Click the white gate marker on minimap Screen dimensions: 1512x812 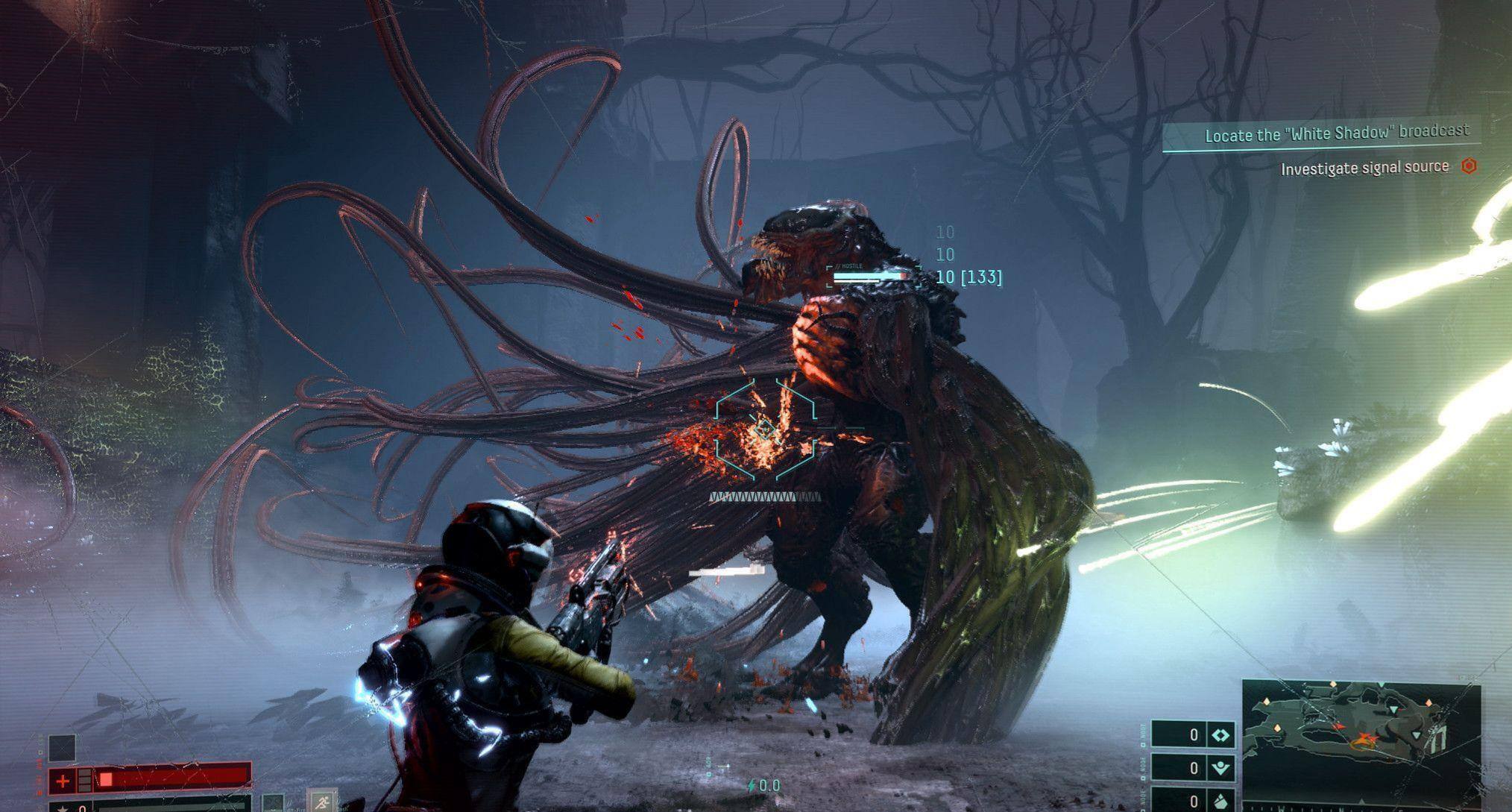pos(1438,740)
